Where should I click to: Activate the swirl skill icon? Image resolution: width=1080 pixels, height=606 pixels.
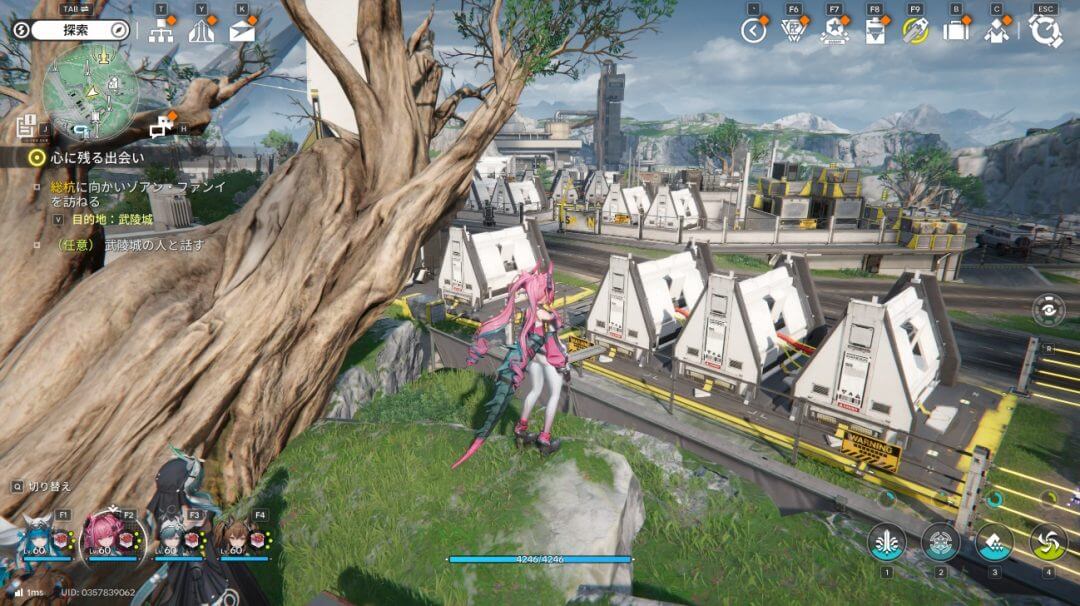pos(1048,541)
